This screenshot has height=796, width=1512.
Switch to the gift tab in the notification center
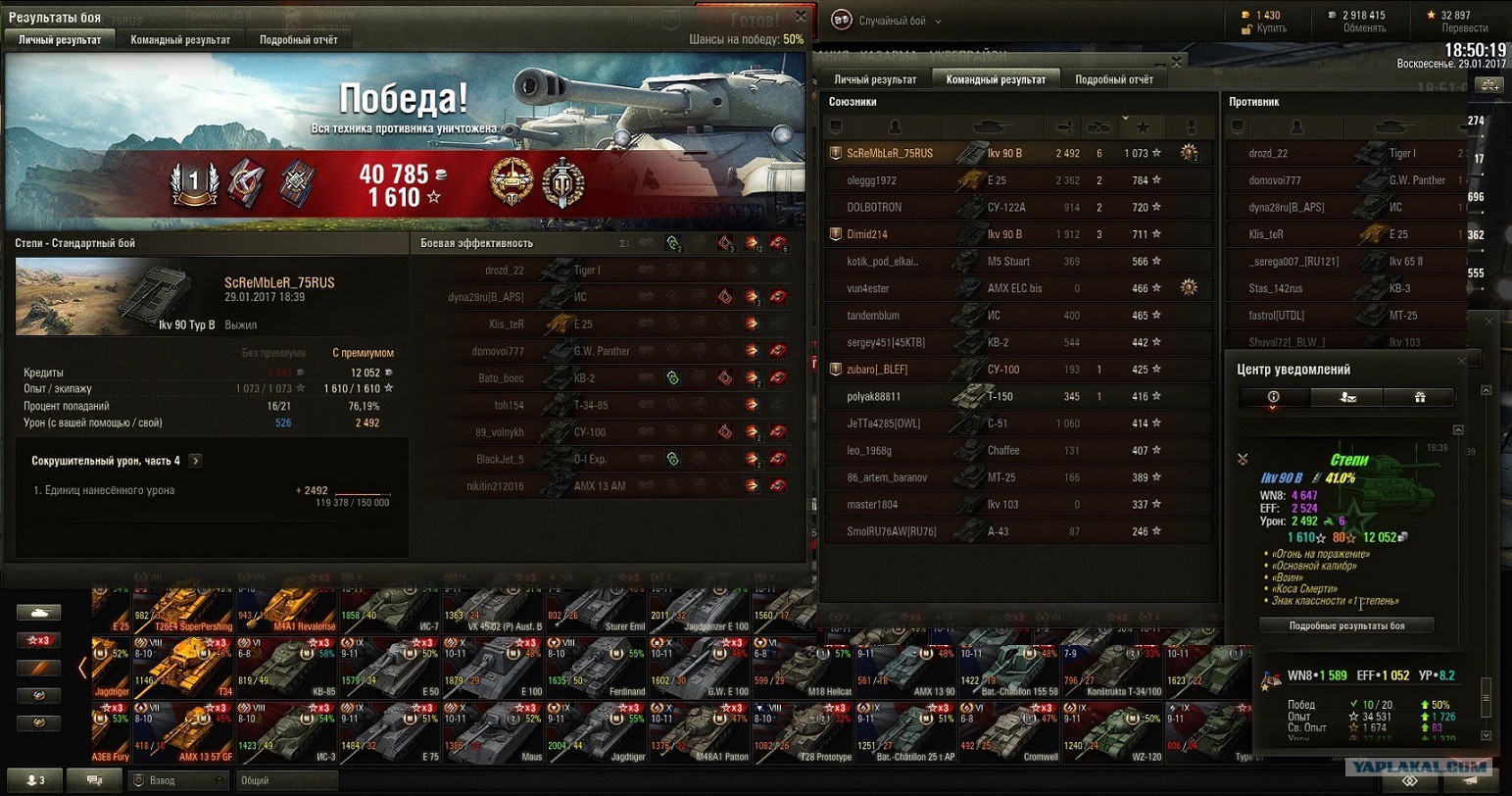[1419, 397]
